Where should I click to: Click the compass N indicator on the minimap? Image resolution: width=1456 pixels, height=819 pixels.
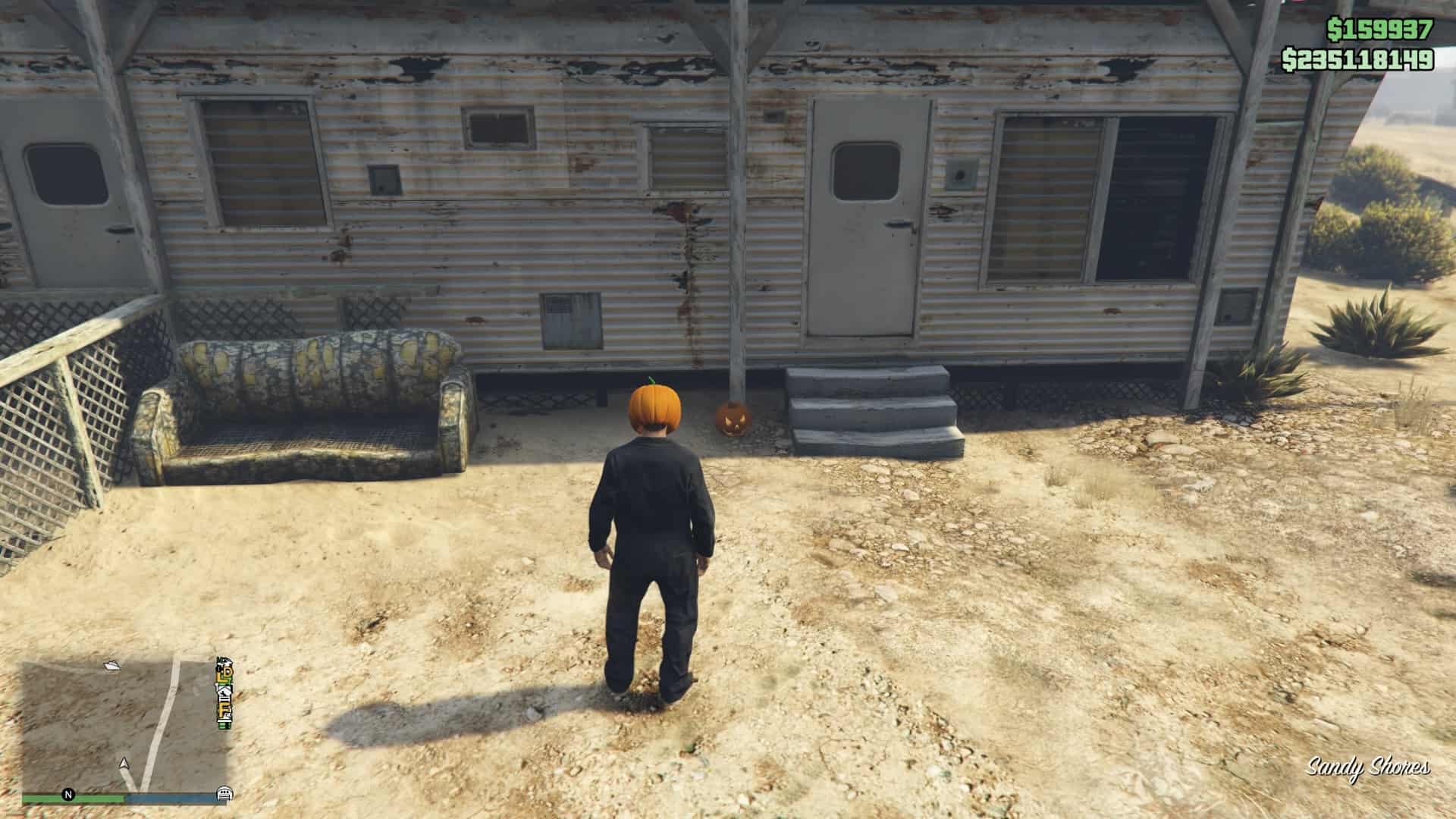tap(69, 795)
